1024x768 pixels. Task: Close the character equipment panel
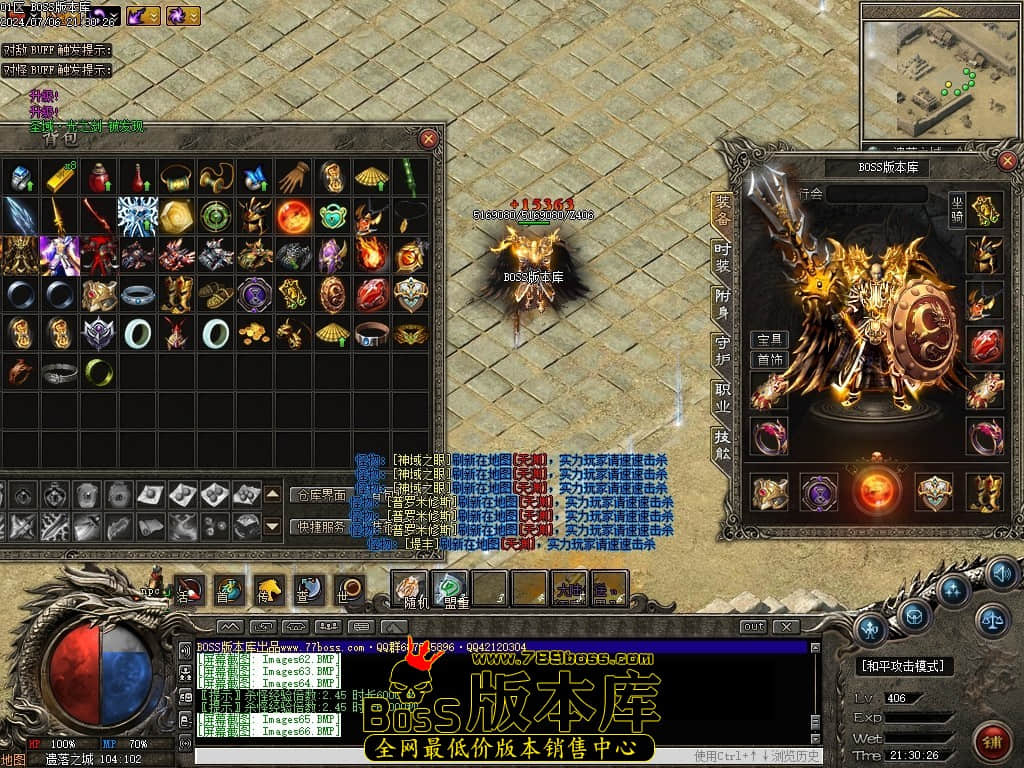click(1008, 161)
